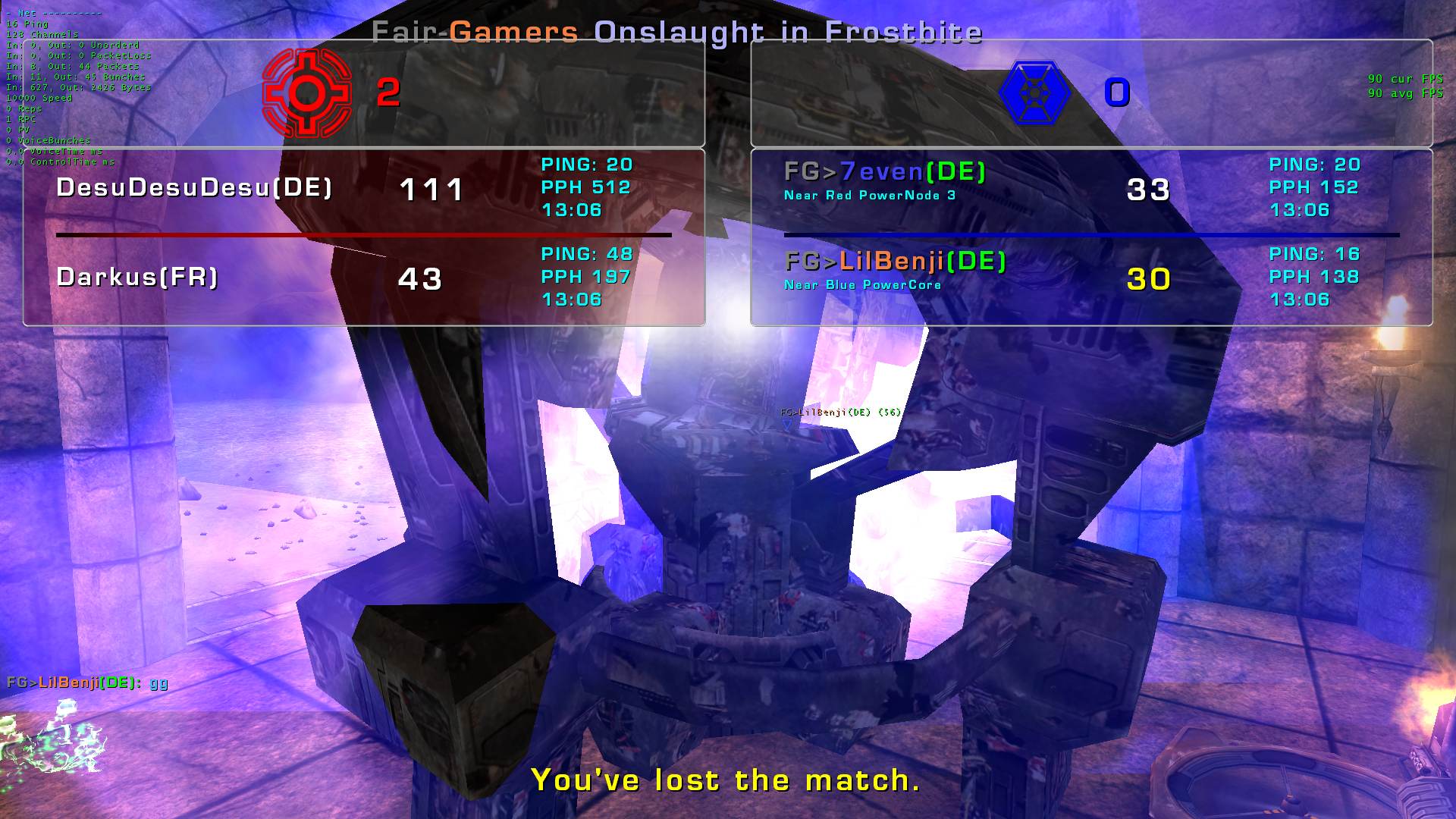Click the blue team emblem
Viewport: 1456px width, 819px height.
[1034, 93]
